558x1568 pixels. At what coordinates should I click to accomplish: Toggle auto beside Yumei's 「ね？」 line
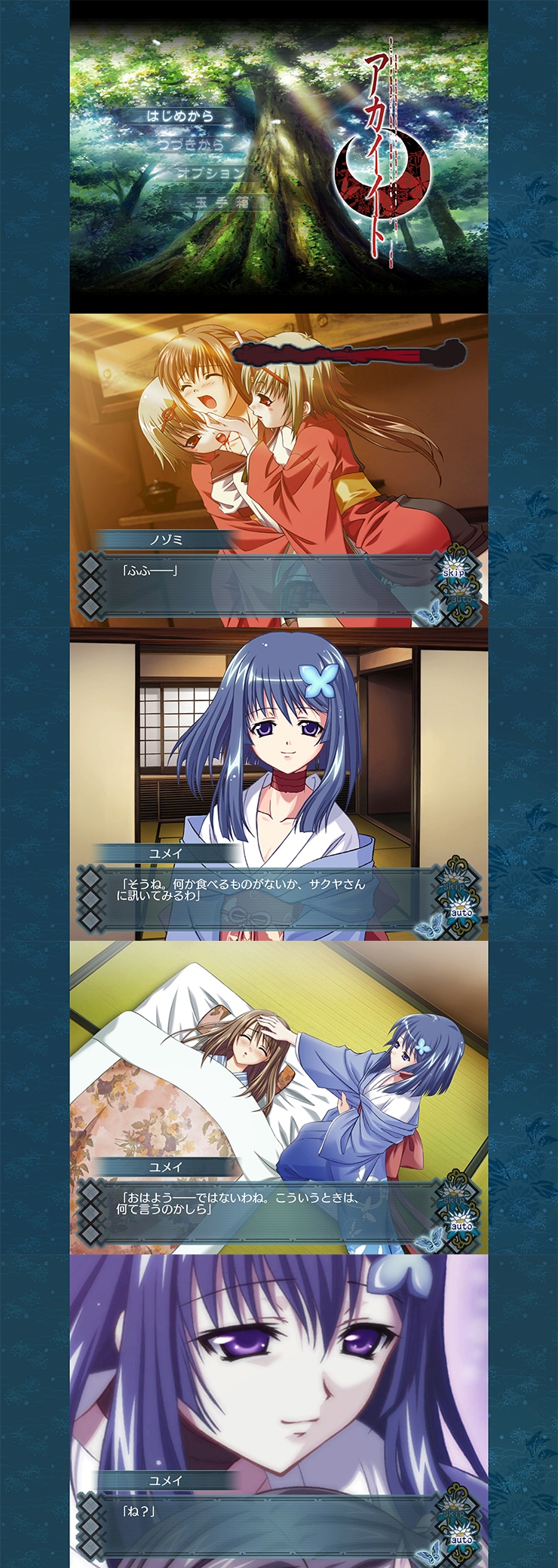tap(461, 1539)
